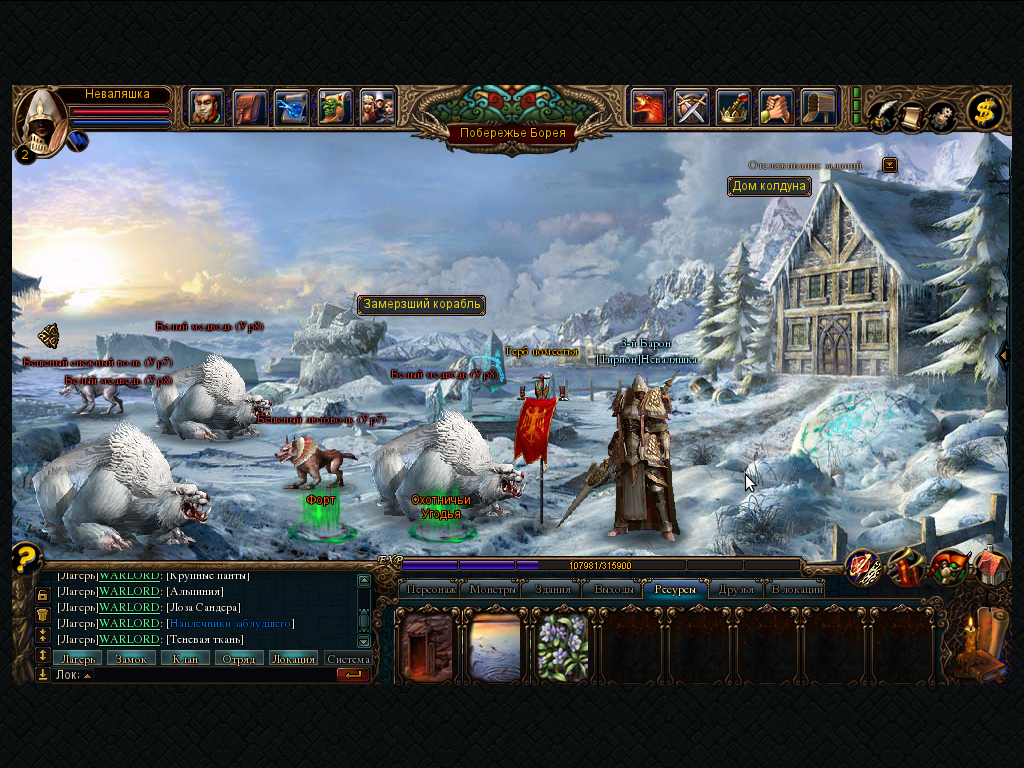Image resolution: width=1024 pixels, height=768 pixels.
Task: Select the handshake icon in top bar
Action: click(776, 107)
